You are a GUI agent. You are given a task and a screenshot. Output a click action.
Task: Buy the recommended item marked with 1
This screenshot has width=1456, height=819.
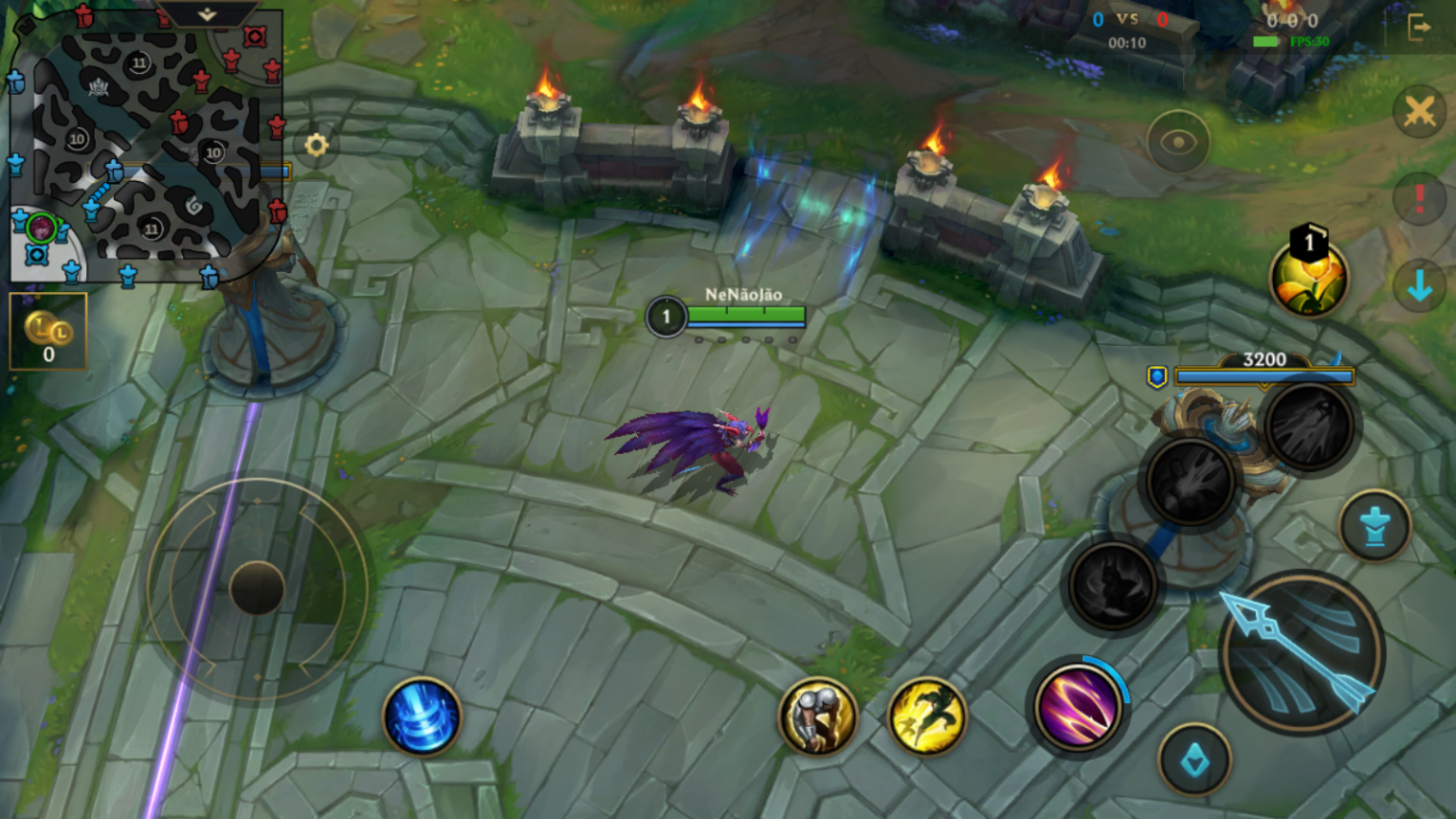point(1309,281)
